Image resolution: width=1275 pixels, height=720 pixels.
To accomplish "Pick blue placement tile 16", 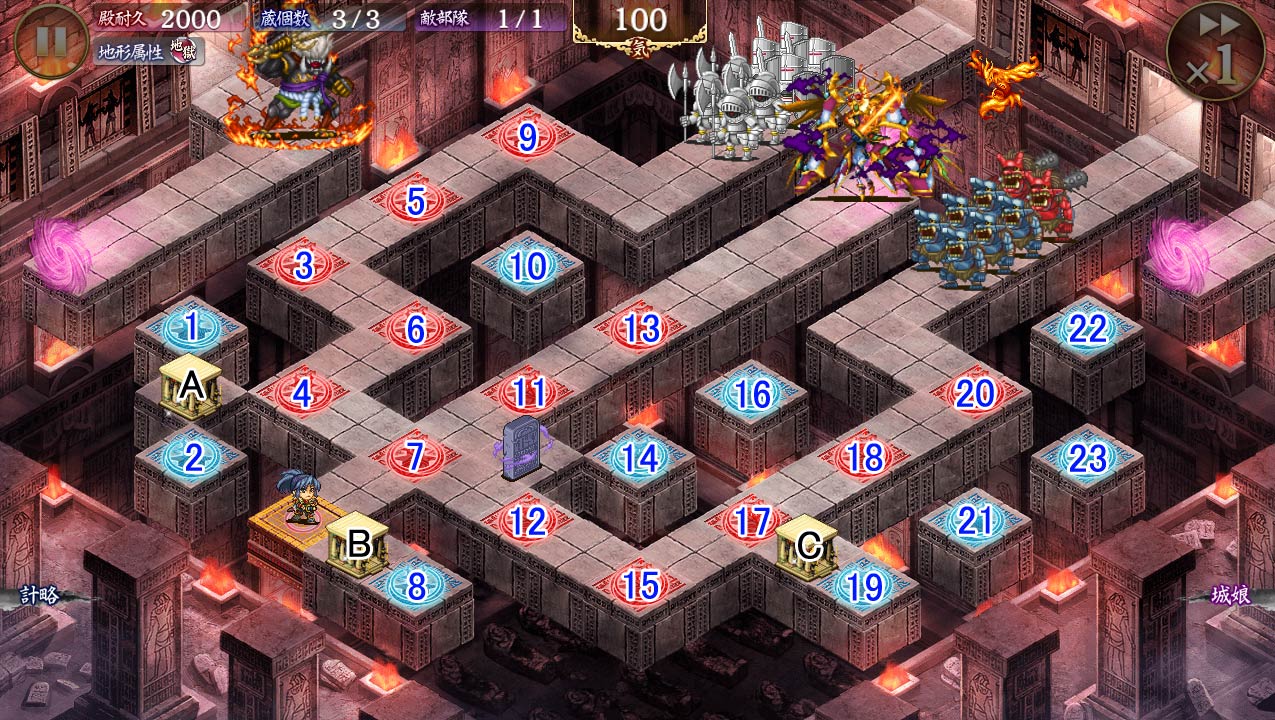I will coord(752,395).
